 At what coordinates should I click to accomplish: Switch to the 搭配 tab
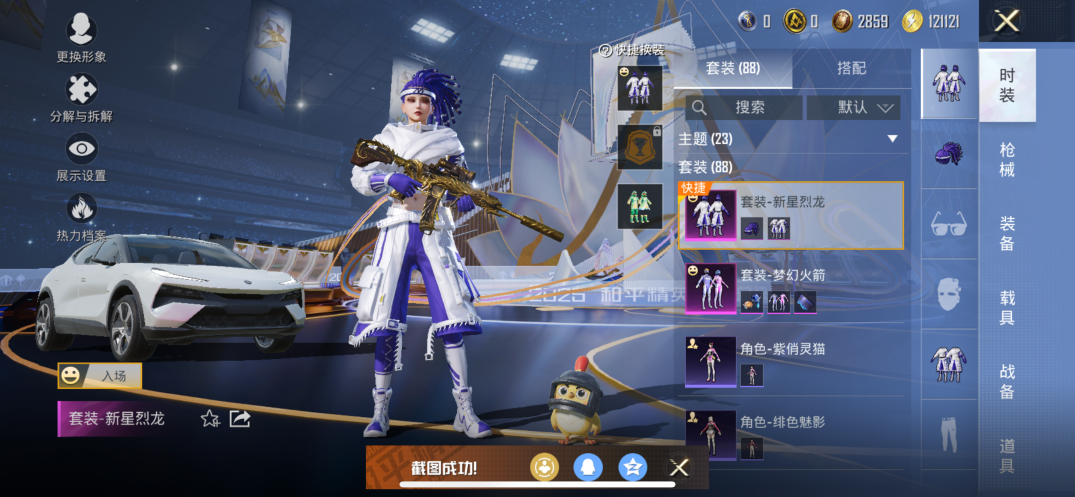851,68
